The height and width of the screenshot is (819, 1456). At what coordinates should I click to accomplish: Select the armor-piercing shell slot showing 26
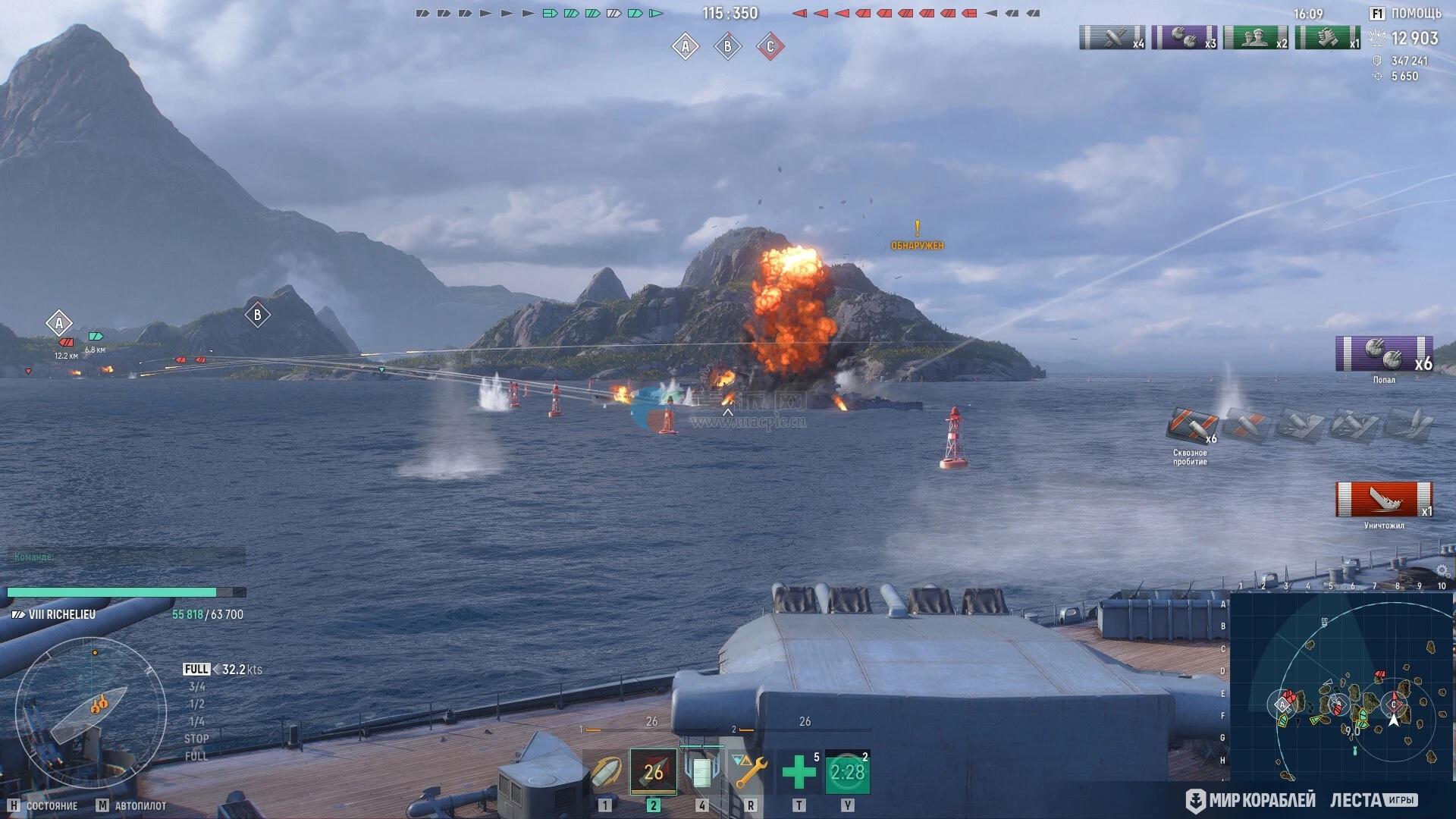click(653, 772)
